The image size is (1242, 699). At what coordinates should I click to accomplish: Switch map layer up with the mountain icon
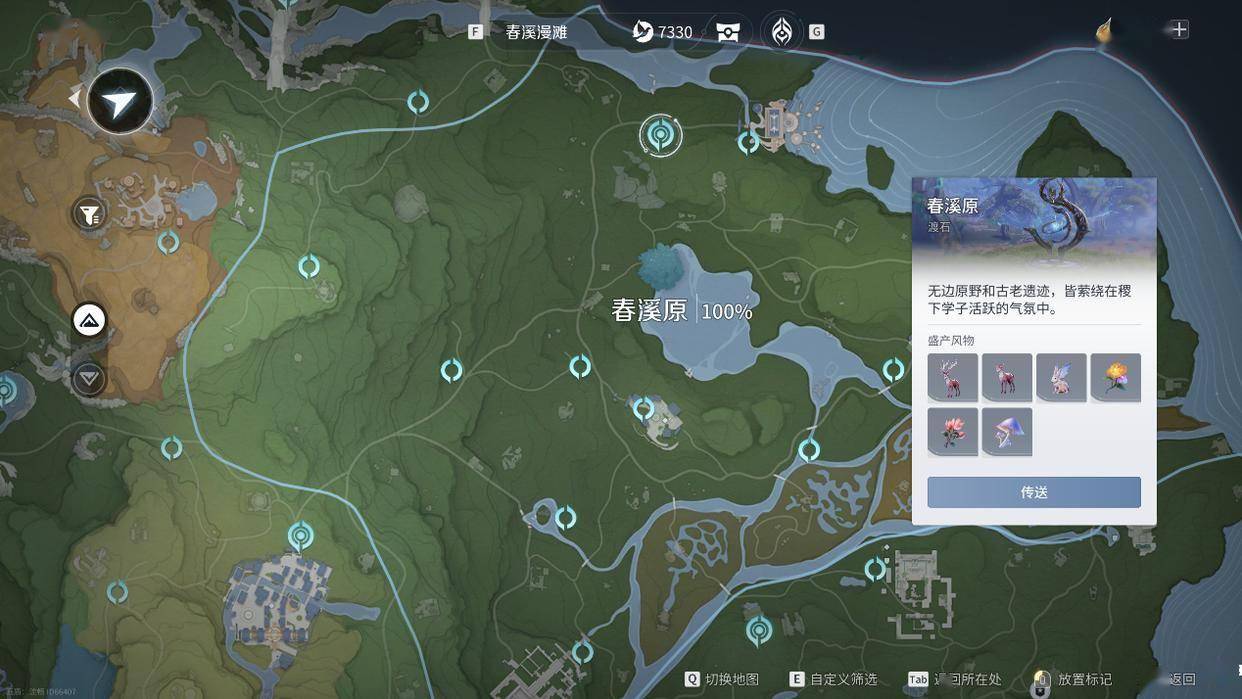tap(89, 321)
